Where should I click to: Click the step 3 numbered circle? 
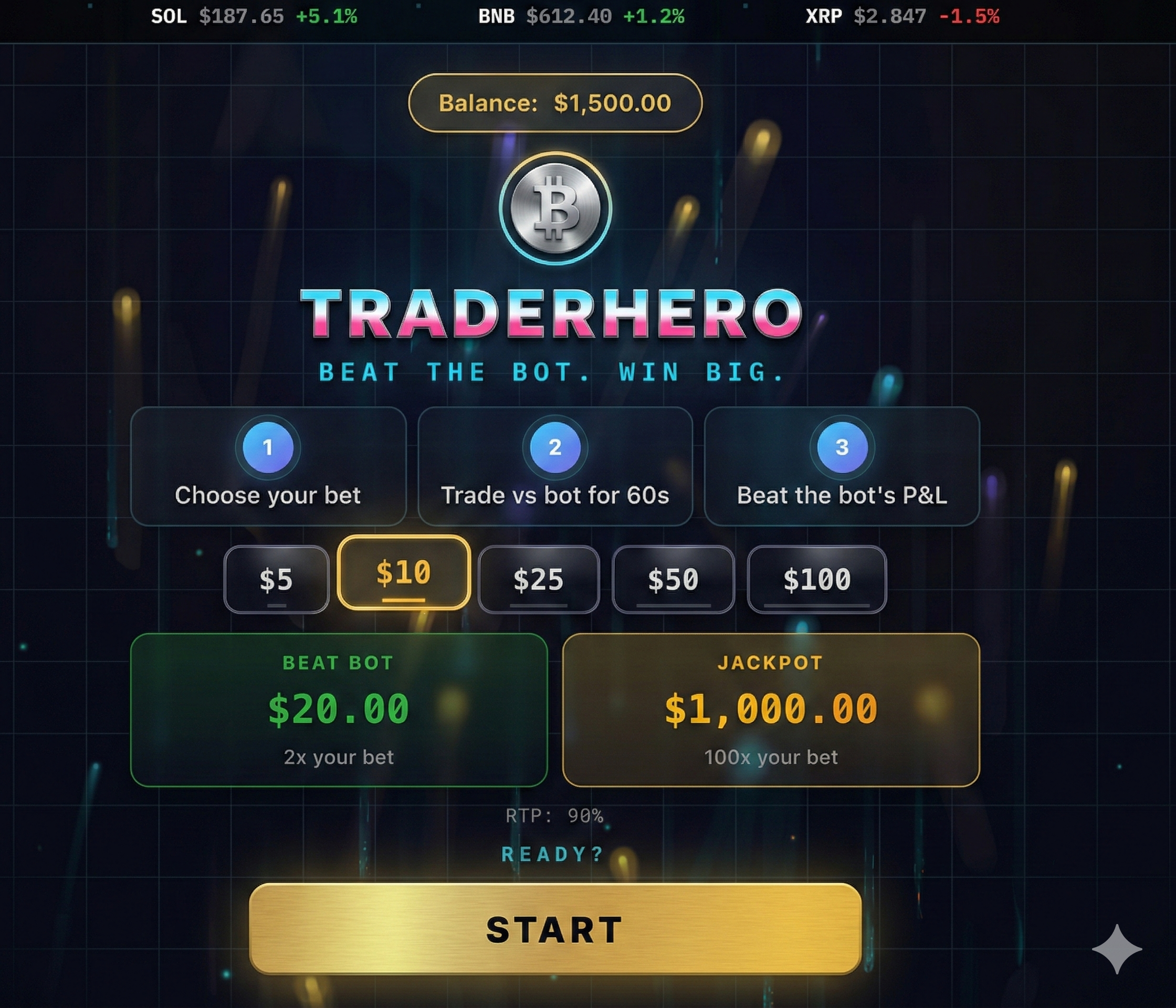[843, 449]
